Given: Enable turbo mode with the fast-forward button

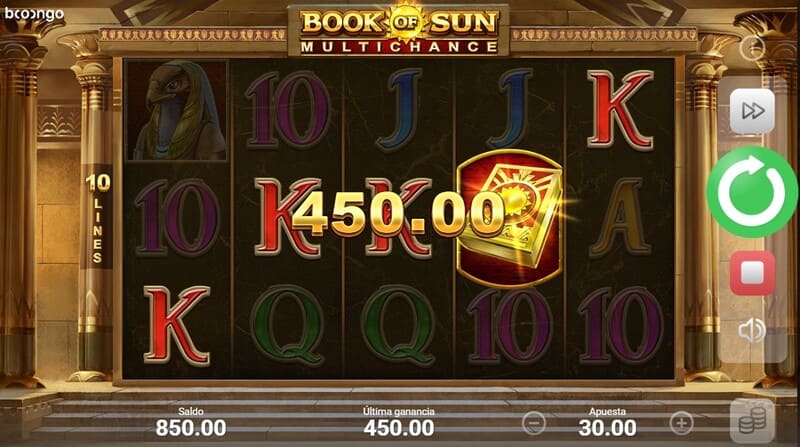Looking at the screenshot, I should tap(752, 112).
